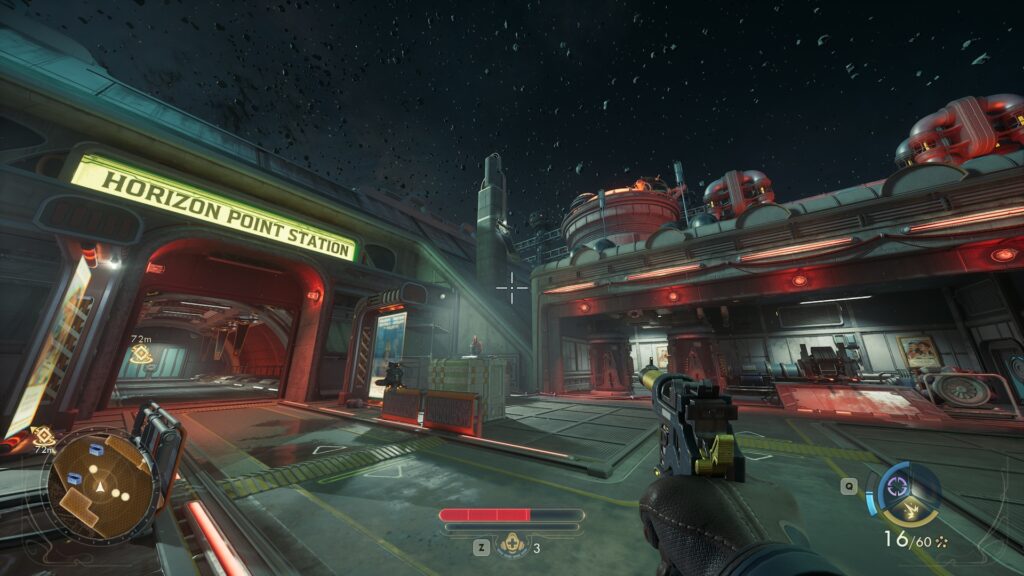The height and width of the screenshot is (576, 1024).
Task: Use the healing item icon
Action: (x=513, y=547)
